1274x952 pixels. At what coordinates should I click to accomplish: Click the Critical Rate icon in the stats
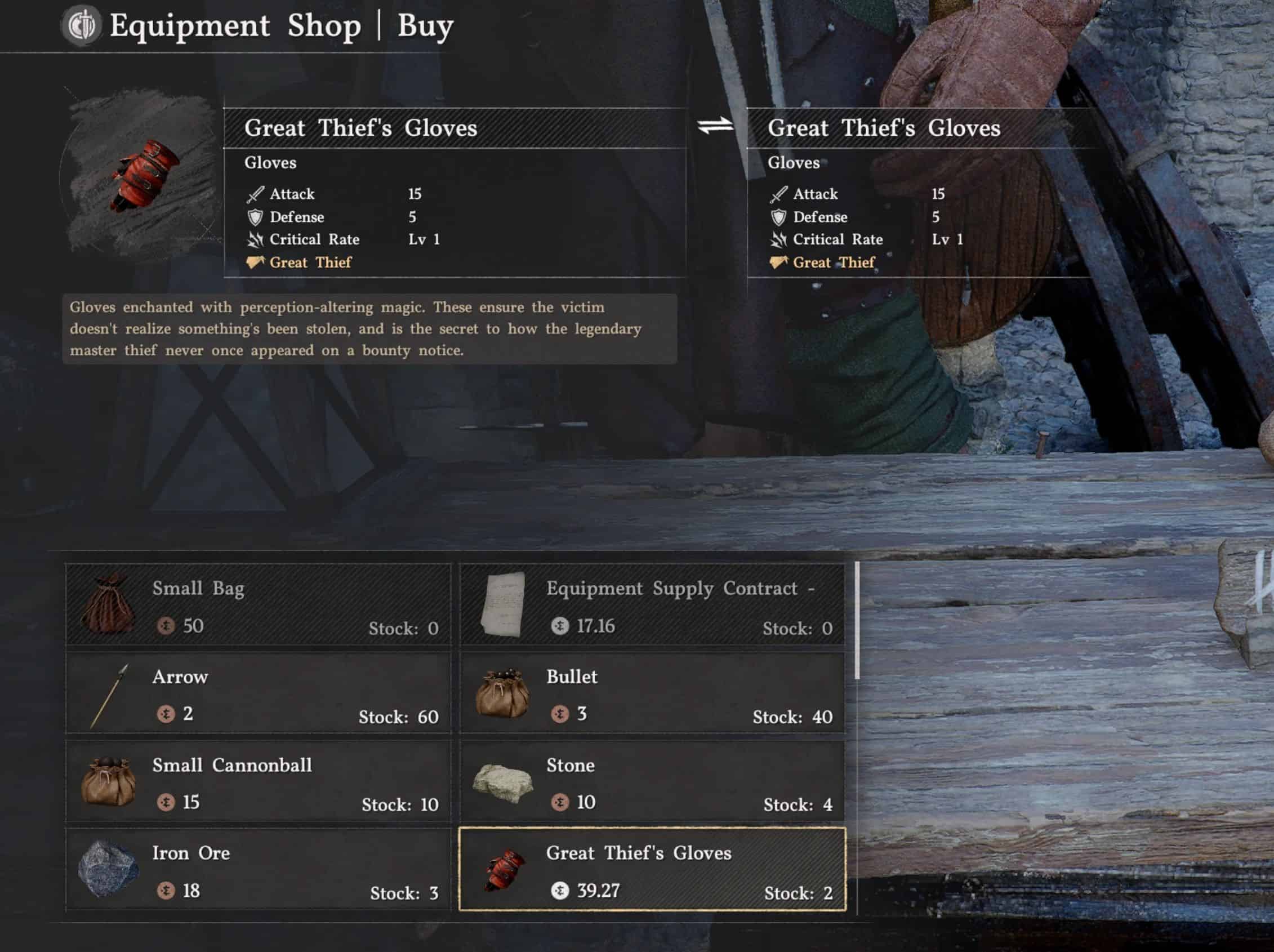click(x=257, y=239)
